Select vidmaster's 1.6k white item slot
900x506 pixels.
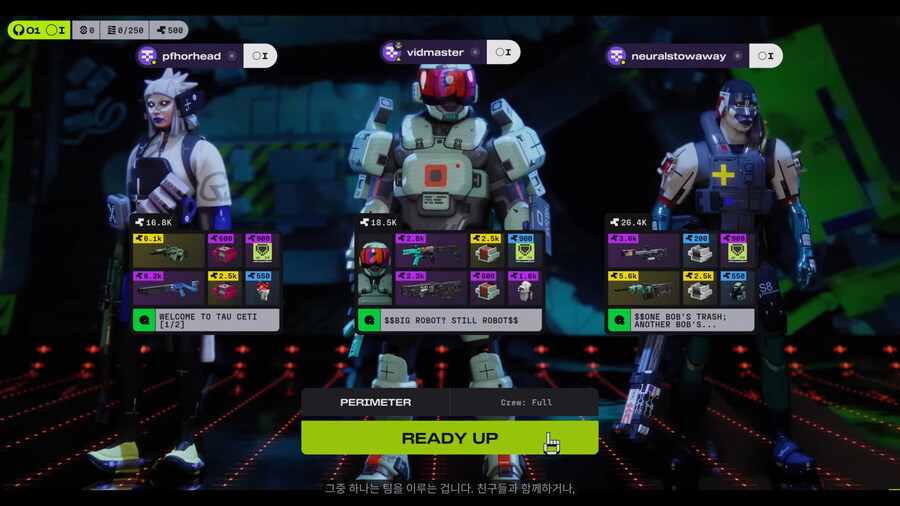[x=526, y=288]
